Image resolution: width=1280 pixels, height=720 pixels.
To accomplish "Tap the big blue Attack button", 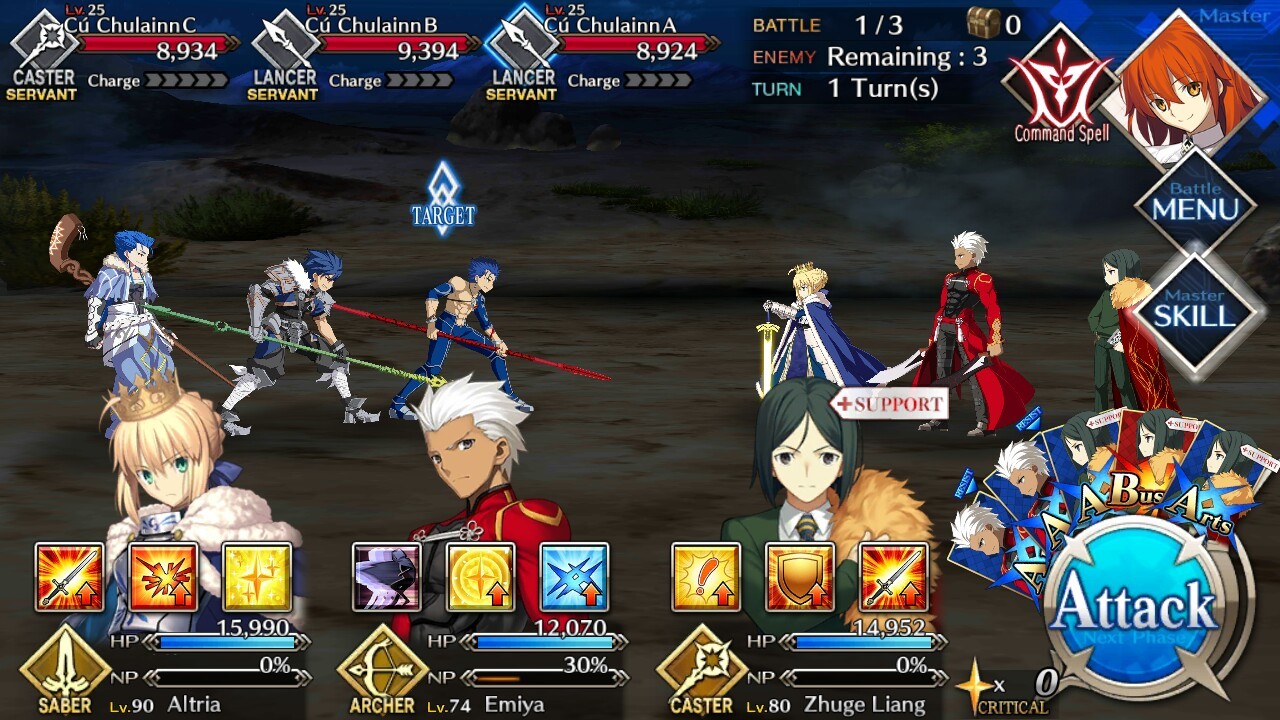I will coord(1133,605).
